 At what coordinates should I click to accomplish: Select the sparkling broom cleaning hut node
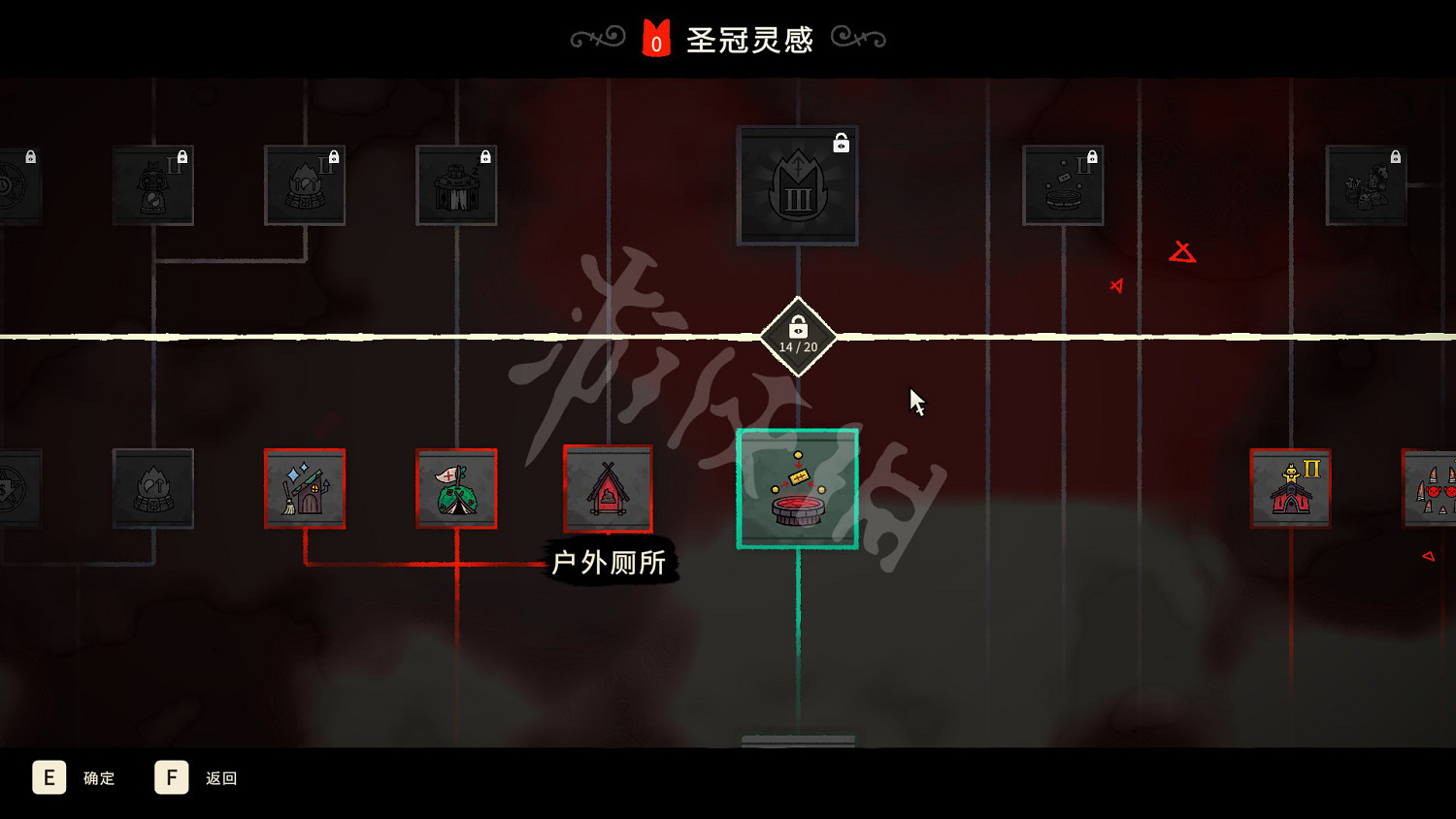click(x=305, y=490)
